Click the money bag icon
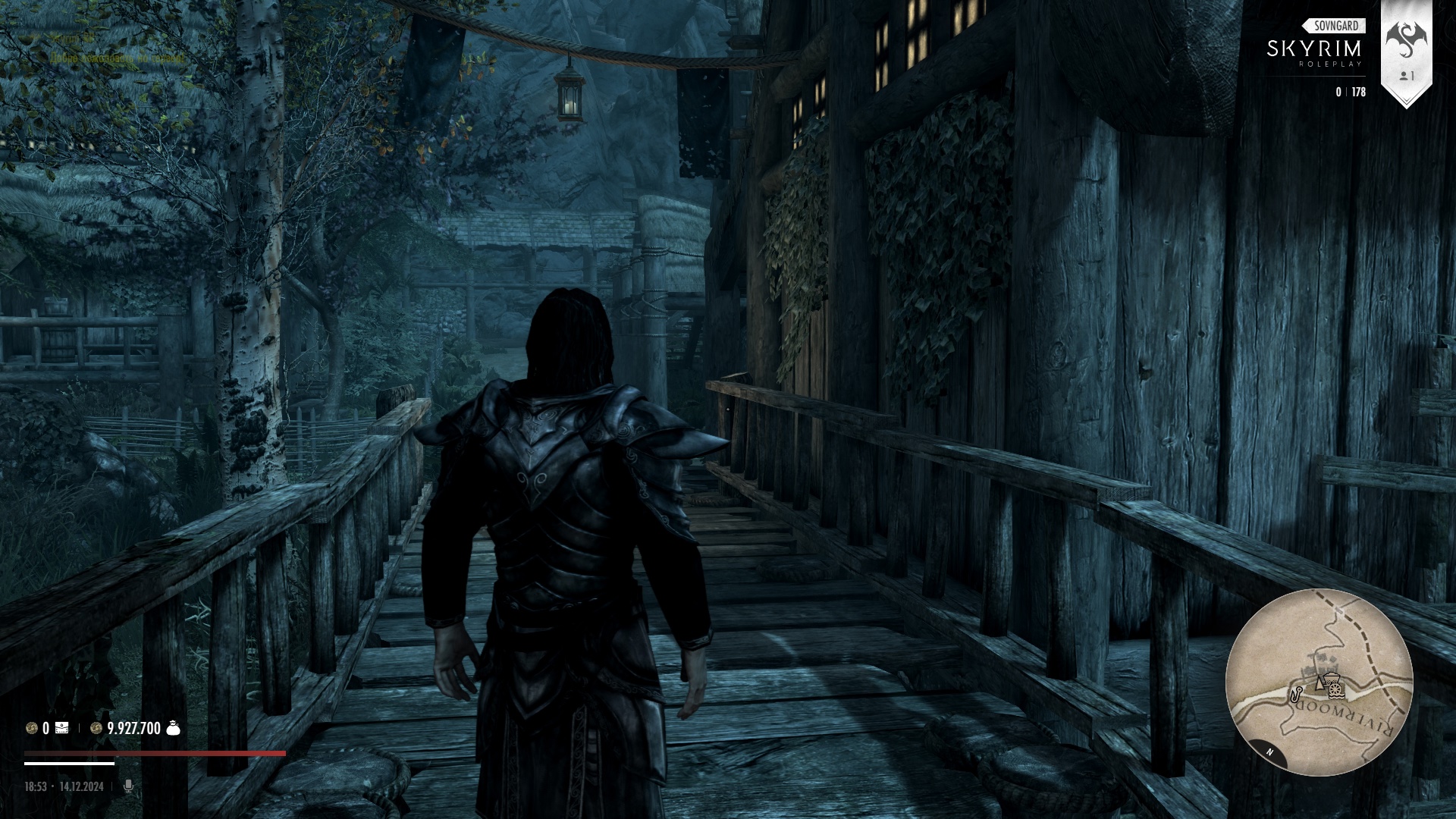1456x819 pixels. pos(173,729)
